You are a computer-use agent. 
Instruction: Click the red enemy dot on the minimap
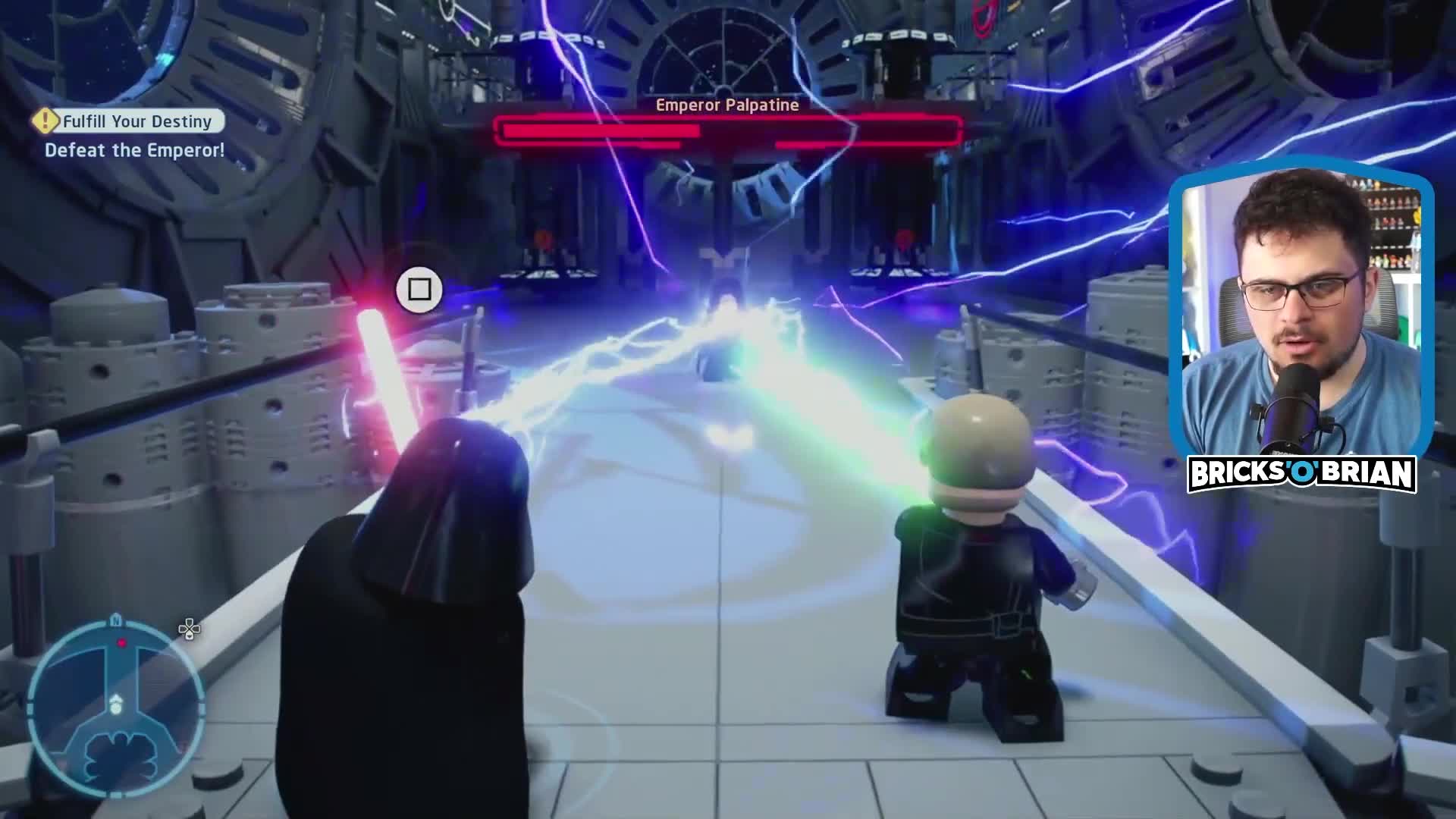tap(121, 642)
